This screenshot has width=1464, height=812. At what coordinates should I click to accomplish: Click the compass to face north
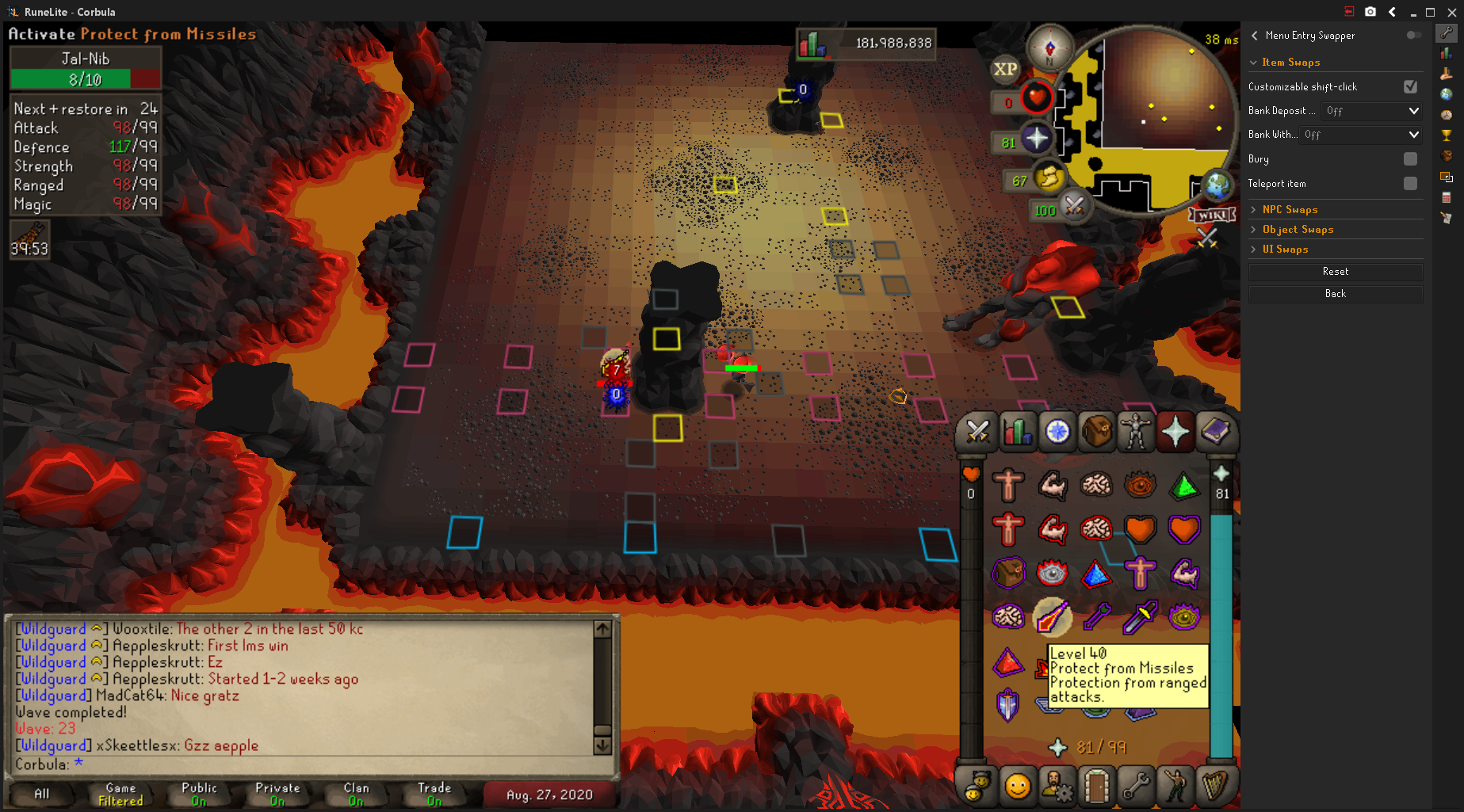(1049, 48)
